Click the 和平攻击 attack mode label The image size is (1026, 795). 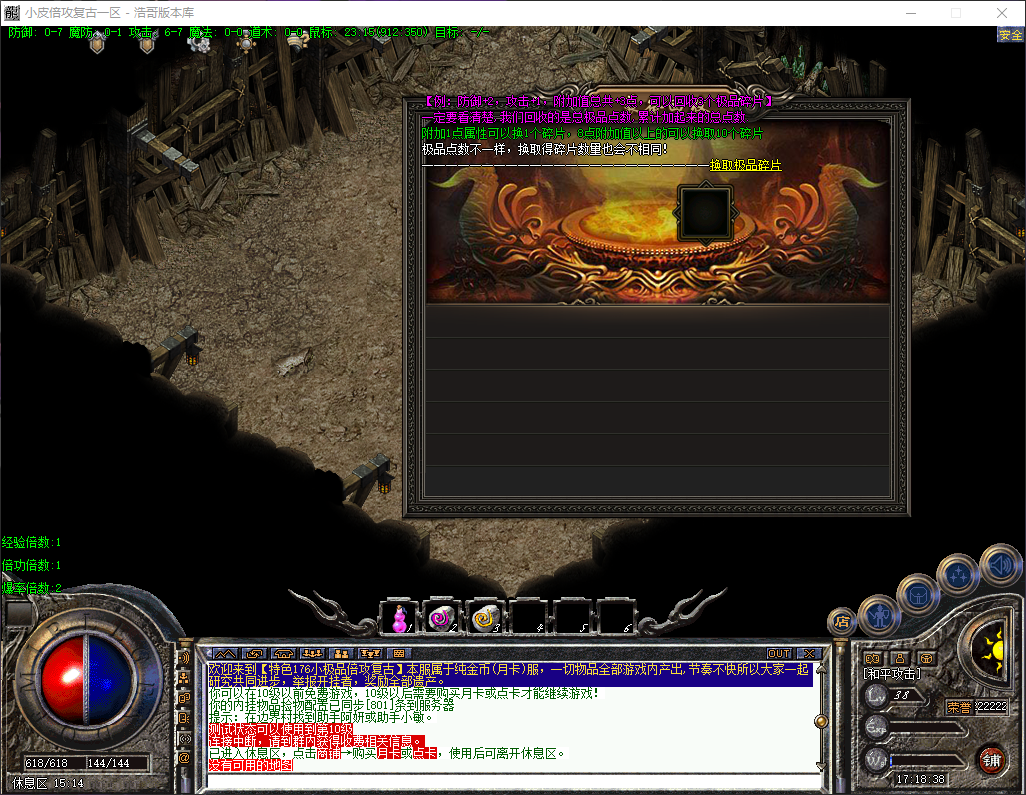click(892, 674)
